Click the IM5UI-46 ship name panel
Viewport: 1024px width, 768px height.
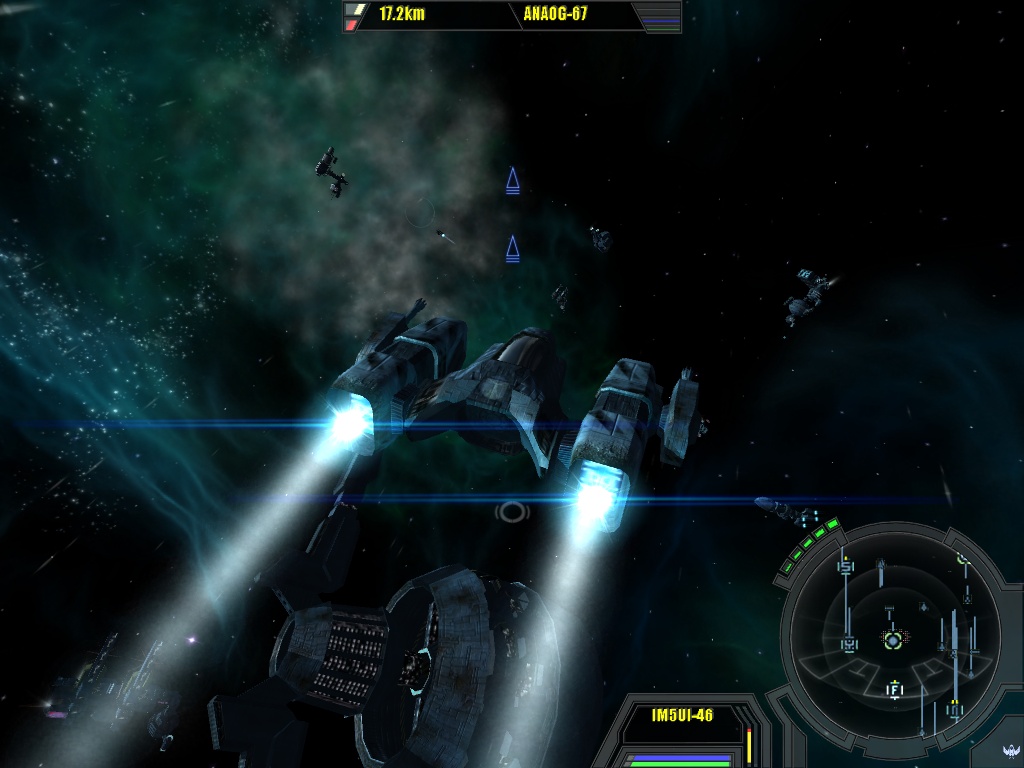tap(682, 715)
